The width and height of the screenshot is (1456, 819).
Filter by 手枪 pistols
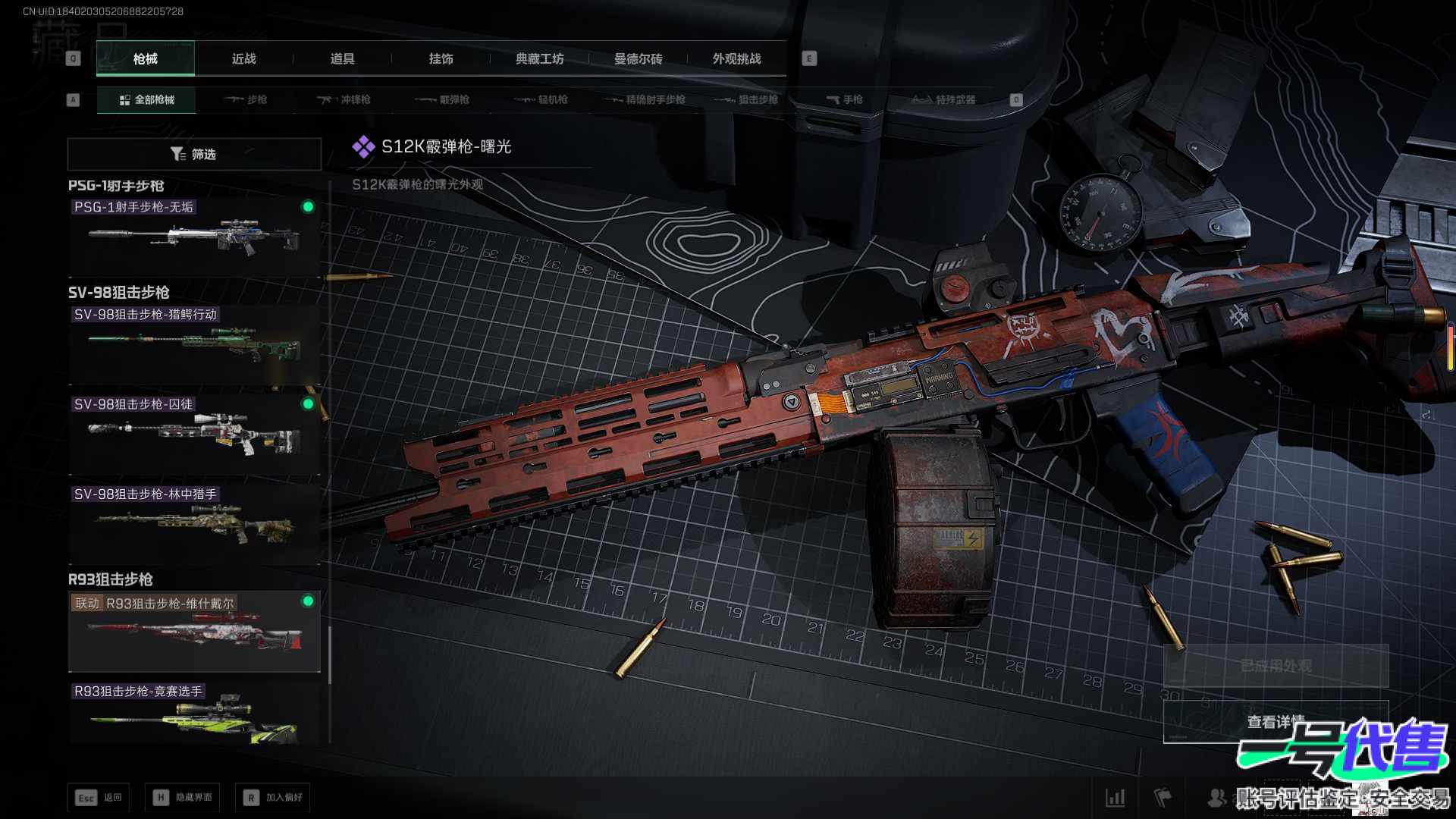tap(844, 99)
